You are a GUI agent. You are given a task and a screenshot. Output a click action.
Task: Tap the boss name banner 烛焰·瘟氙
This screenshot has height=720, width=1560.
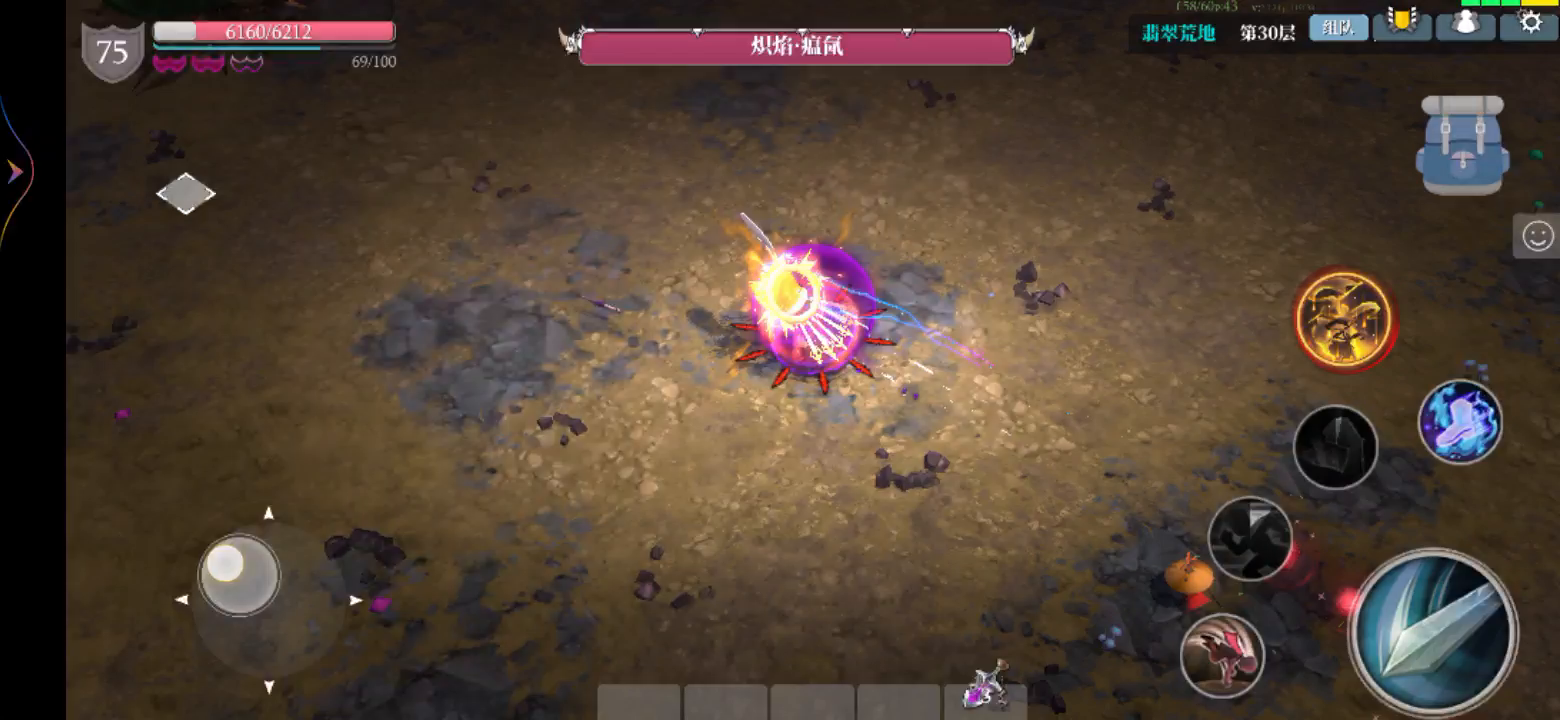point(795,44)
